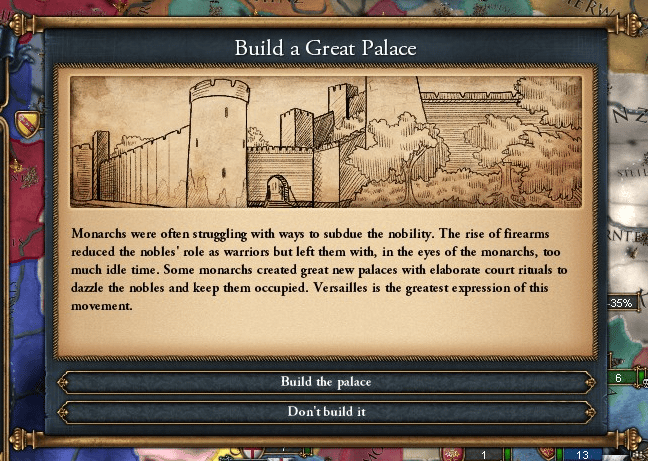648x461 pixels.
Task: Choose the "Build the palace" option
Action: tap(326, 382)
